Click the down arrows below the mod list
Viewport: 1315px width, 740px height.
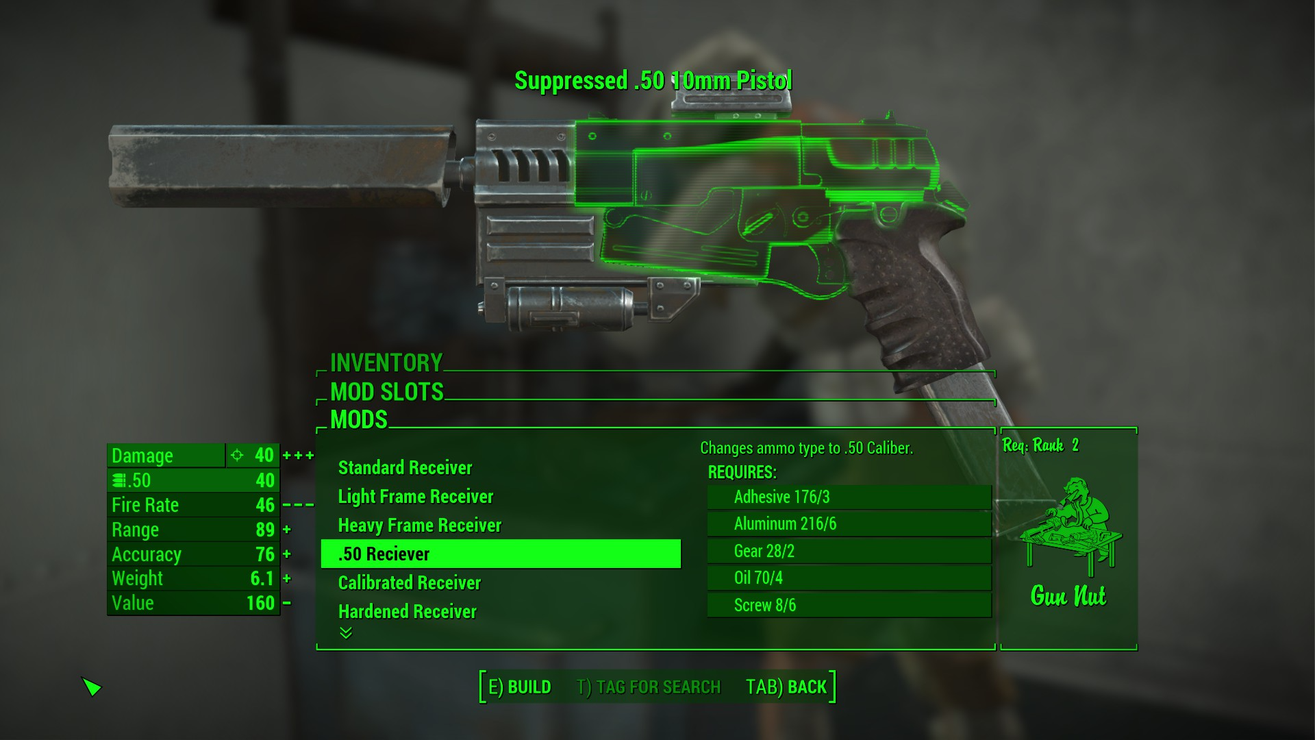tap(346, 633)
